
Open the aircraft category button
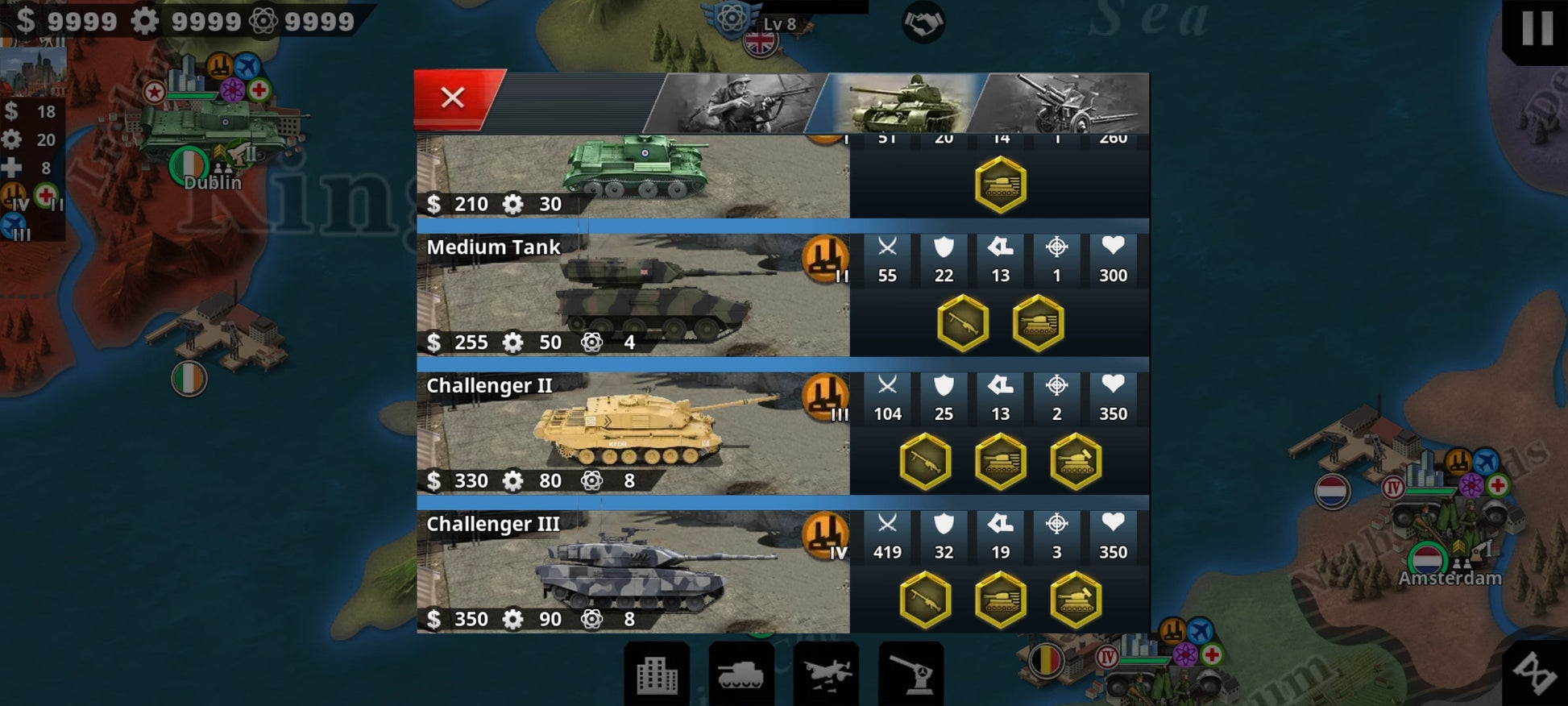(826, 675)
